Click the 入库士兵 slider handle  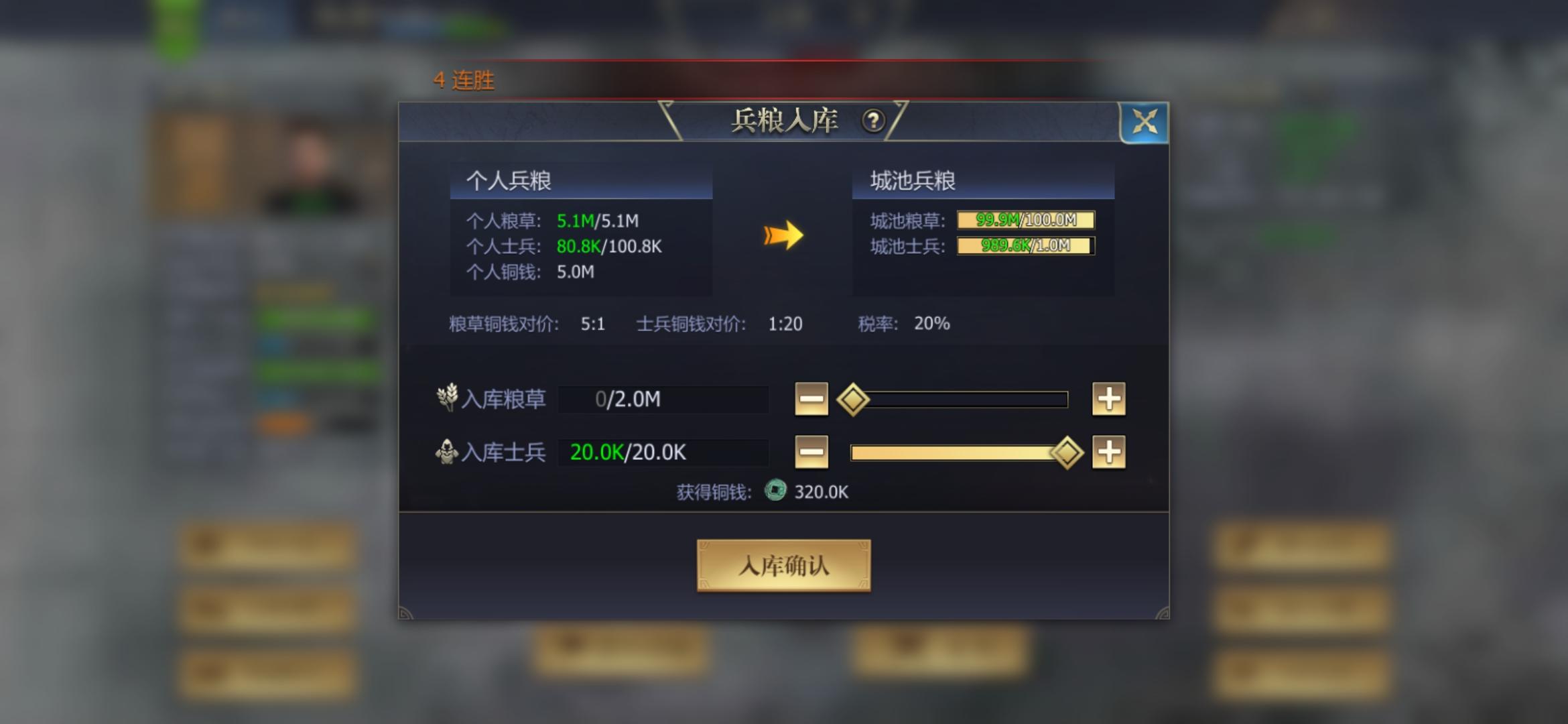coord(1067,452)
